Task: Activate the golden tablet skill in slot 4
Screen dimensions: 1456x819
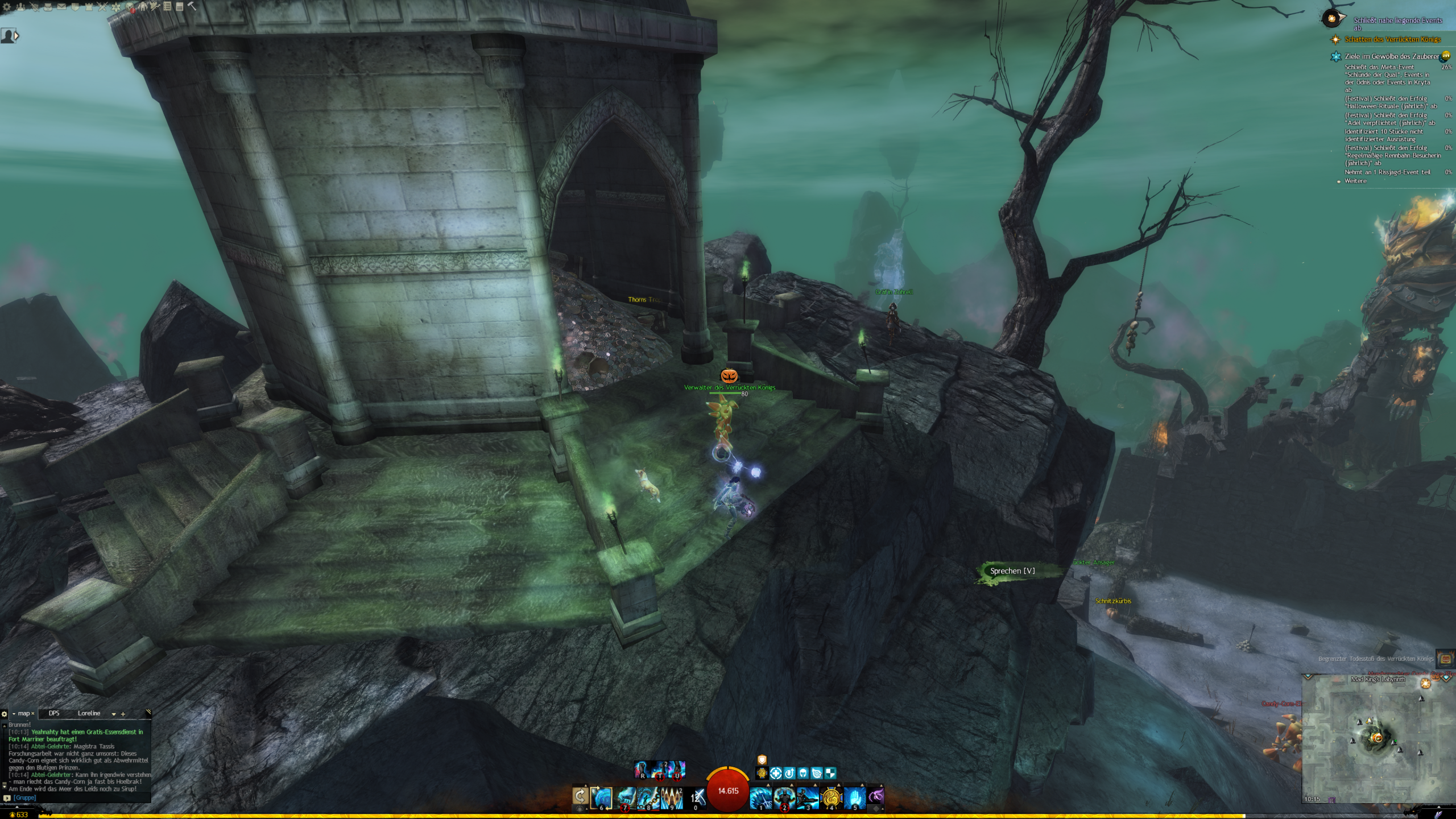Action: point(830,797)
